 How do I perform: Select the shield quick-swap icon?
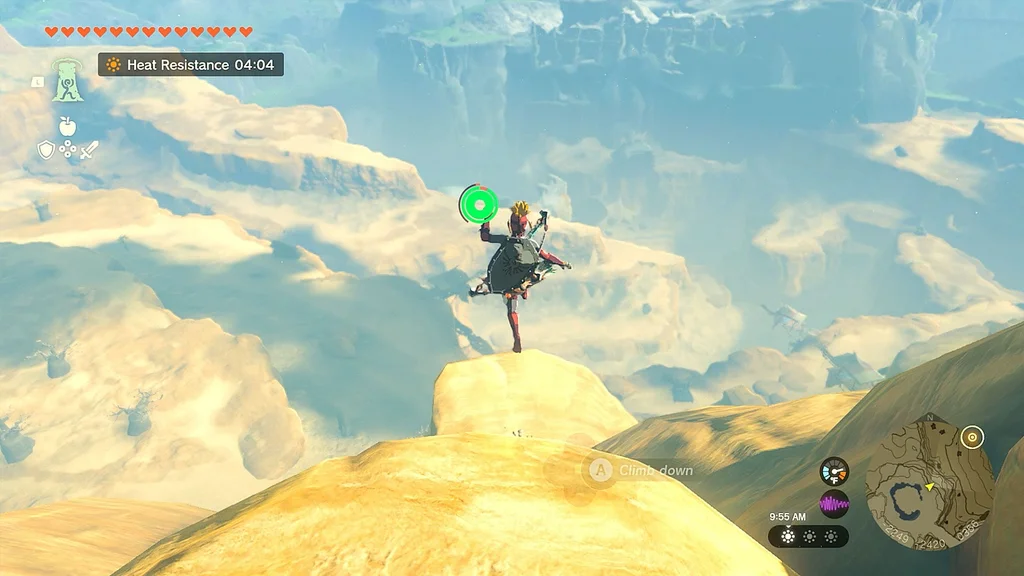46,150
